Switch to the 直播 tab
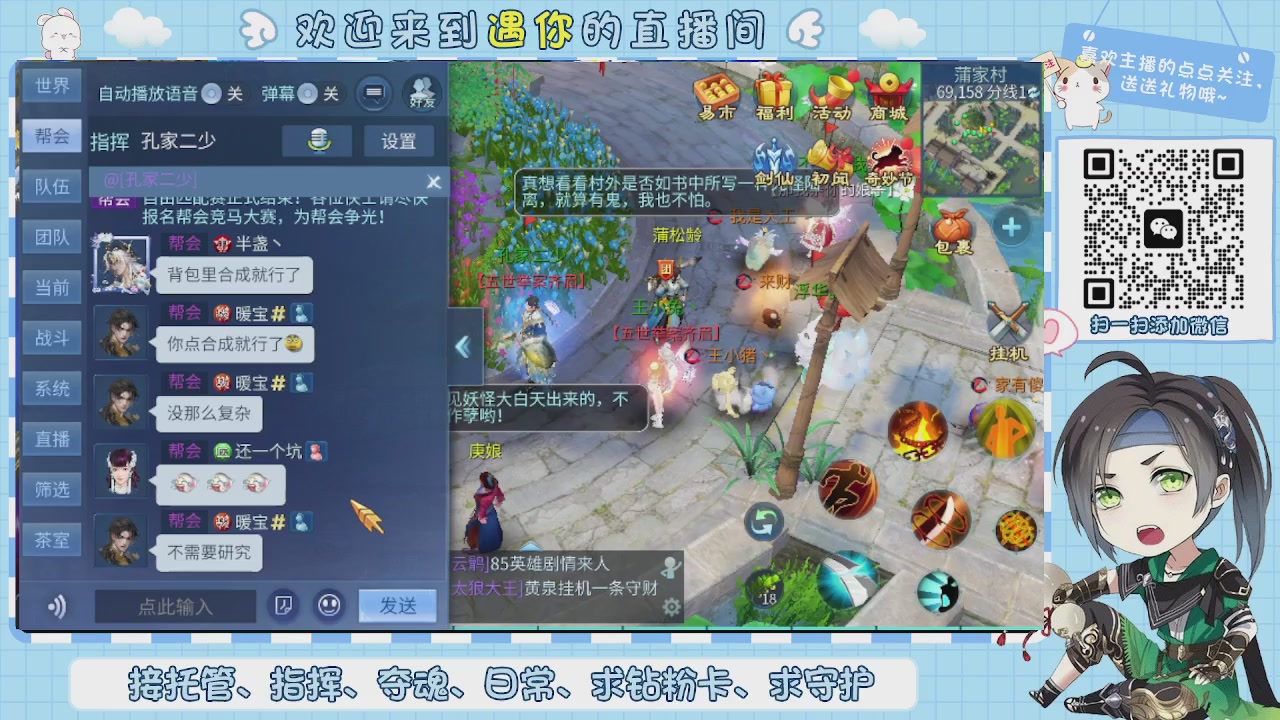1280x720 pixels. pos(51,438)
